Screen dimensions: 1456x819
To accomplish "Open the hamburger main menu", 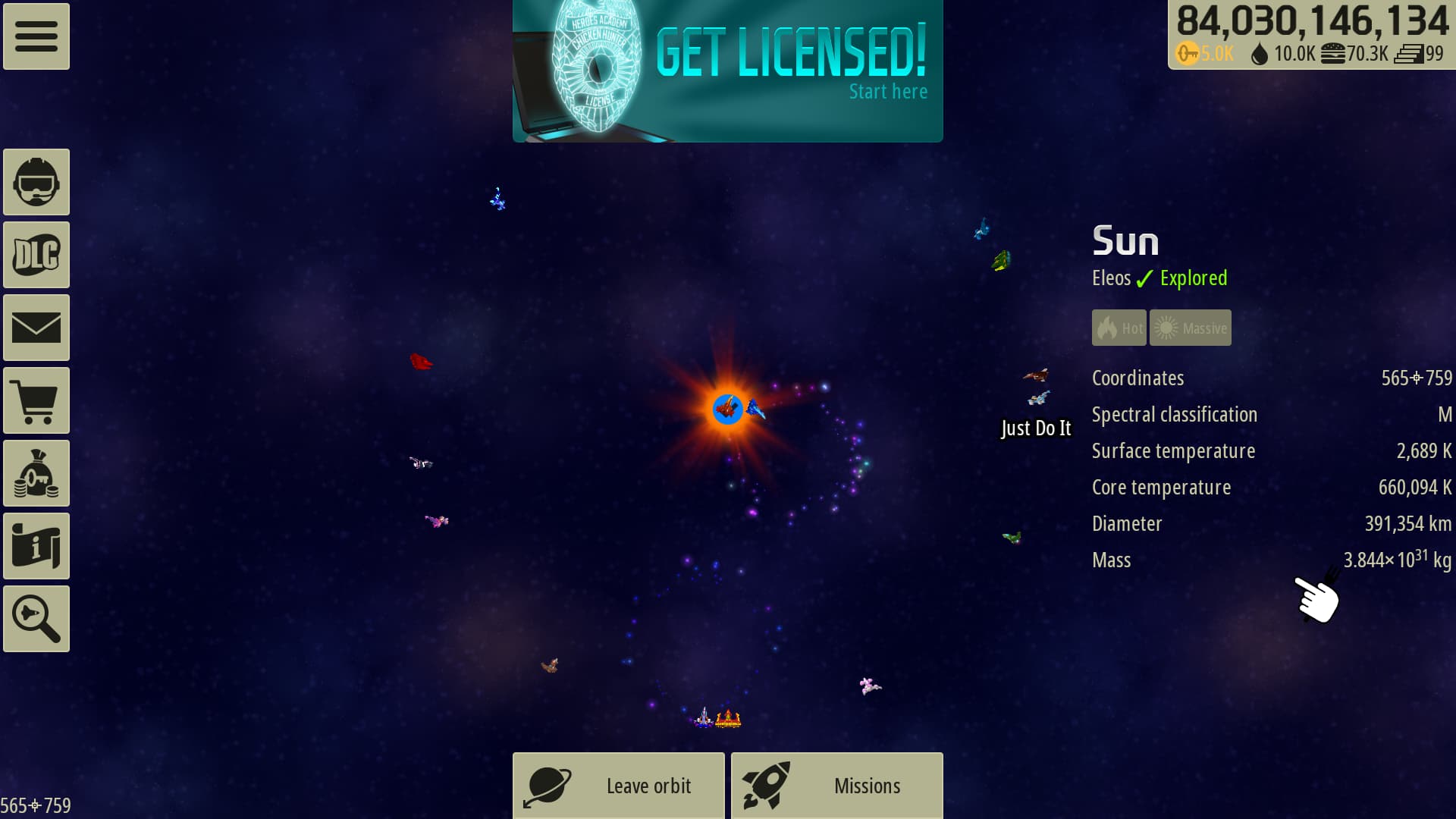I will coord(36,36).
